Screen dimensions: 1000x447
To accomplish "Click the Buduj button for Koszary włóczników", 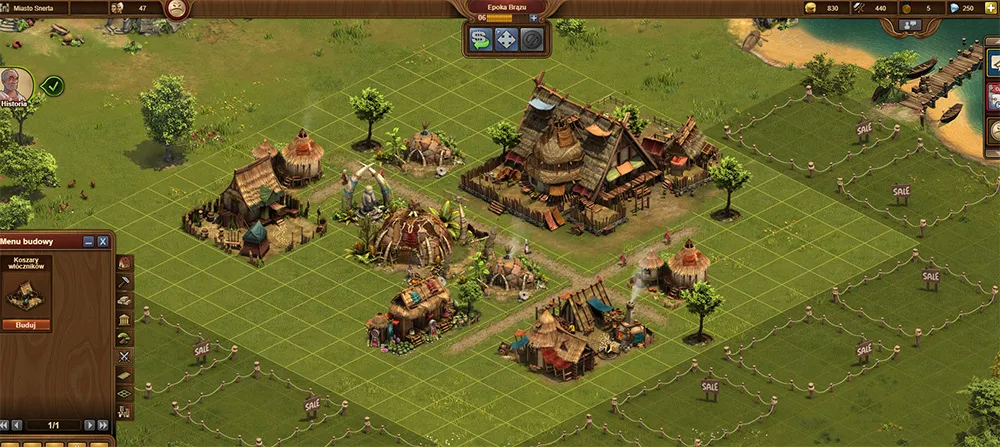I will pos(27,324).
